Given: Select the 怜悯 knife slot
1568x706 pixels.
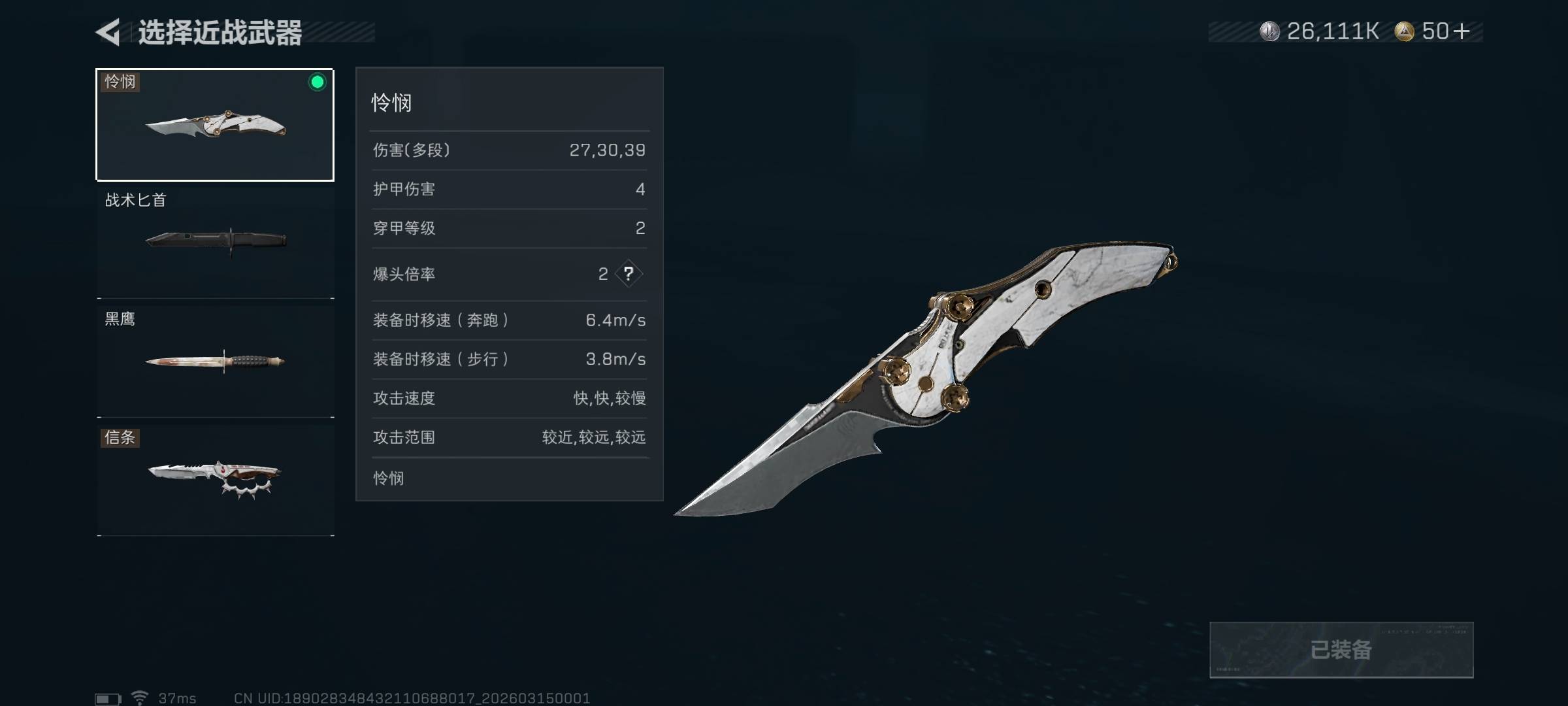Looking at the screenshot, I should pos(215,124).
